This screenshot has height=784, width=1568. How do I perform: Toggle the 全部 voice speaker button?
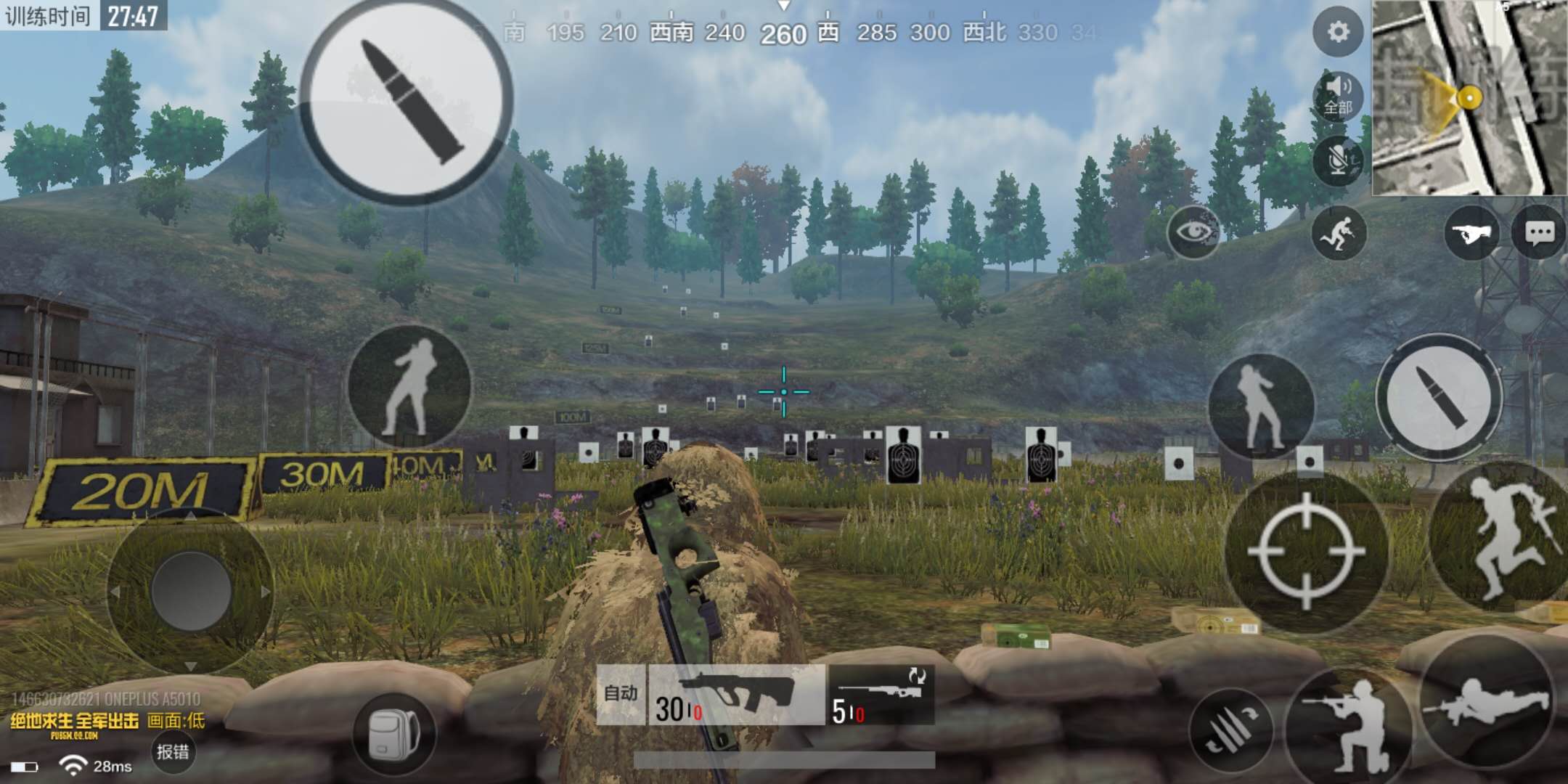click(x=1338, y=96)
